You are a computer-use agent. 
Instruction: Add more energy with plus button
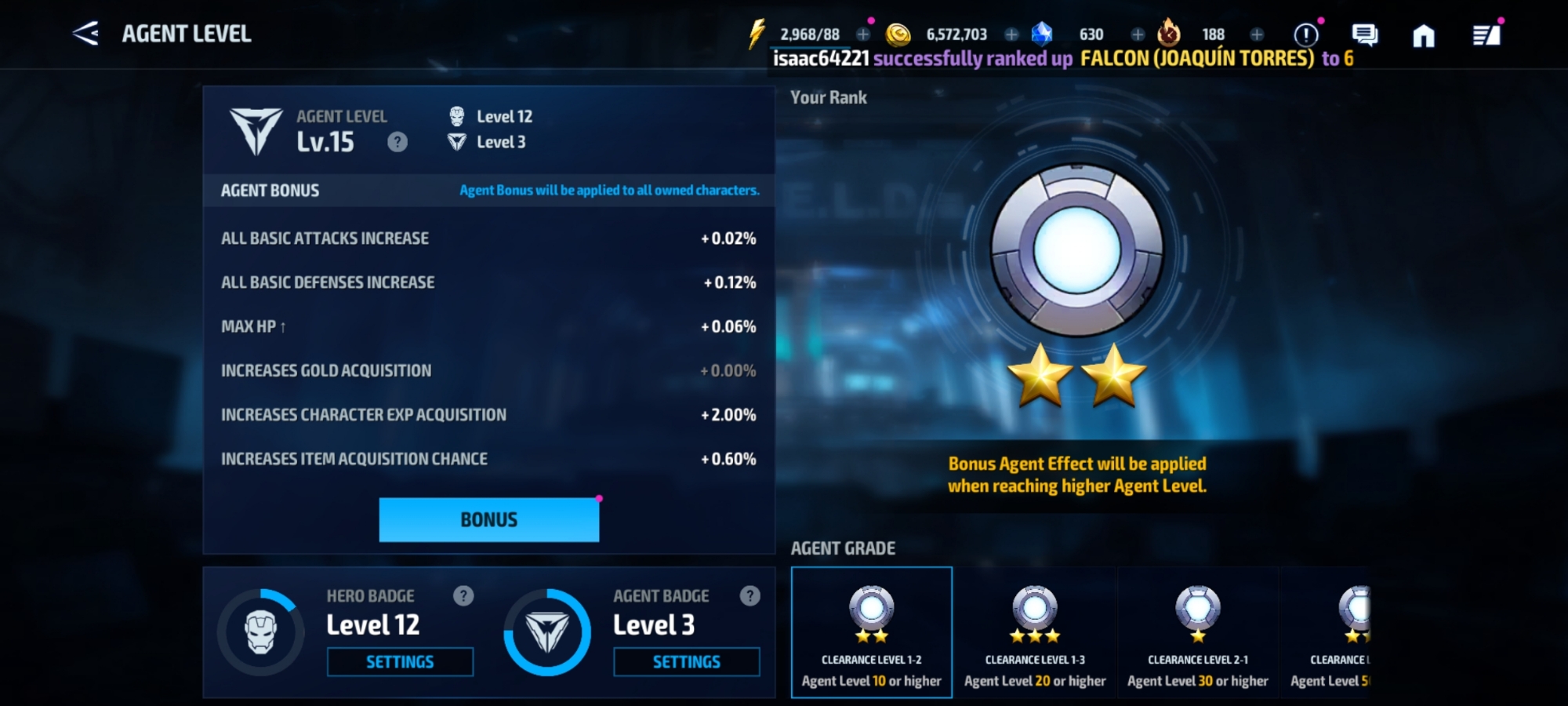(x=863, y=35)
